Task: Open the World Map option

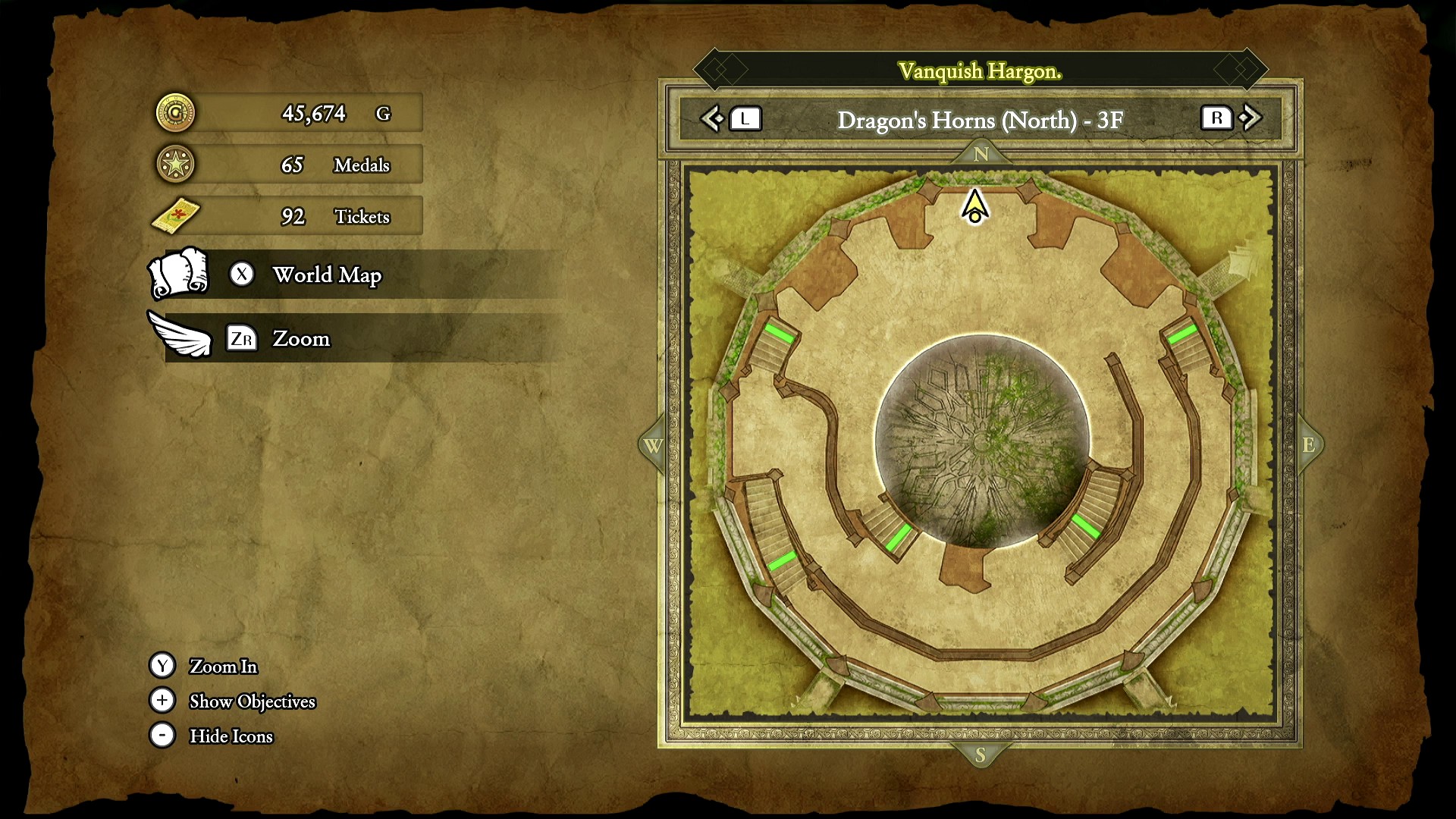Action: (x=326, y=275)
